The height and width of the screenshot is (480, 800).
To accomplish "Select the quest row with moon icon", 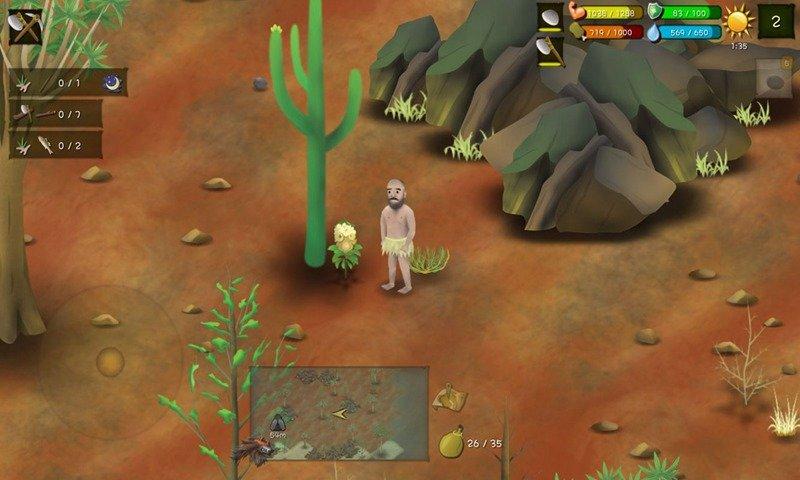I will (68, 83).
